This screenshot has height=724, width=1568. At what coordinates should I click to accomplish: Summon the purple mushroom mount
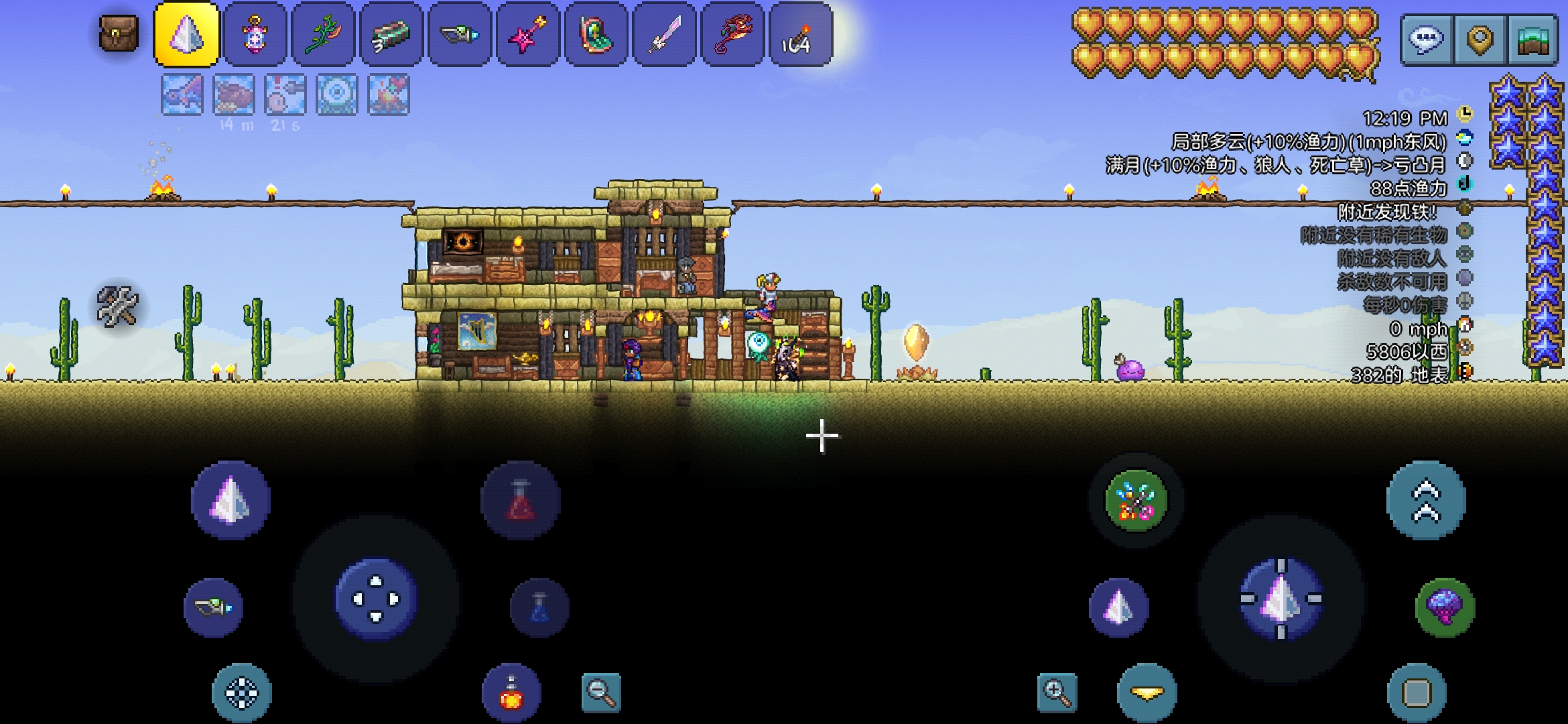pos(1445,607)
